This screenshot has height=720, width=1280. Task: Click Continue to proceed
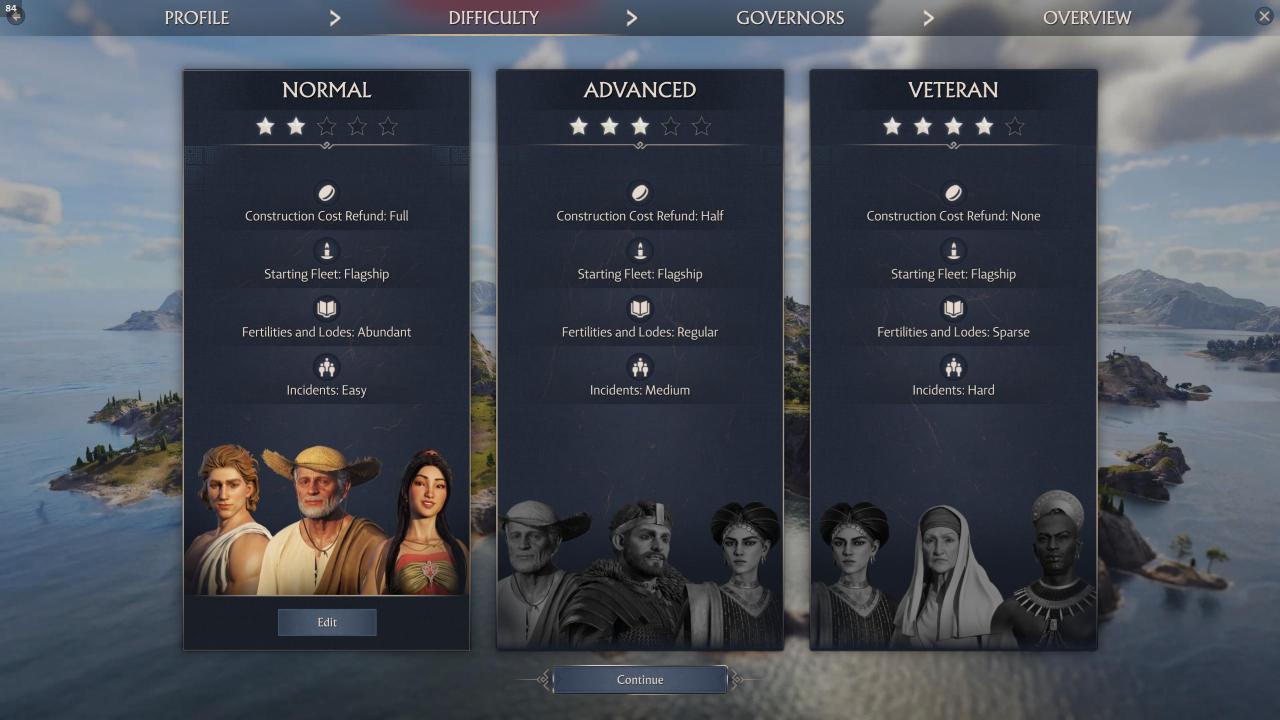click(x=640, y=680)
